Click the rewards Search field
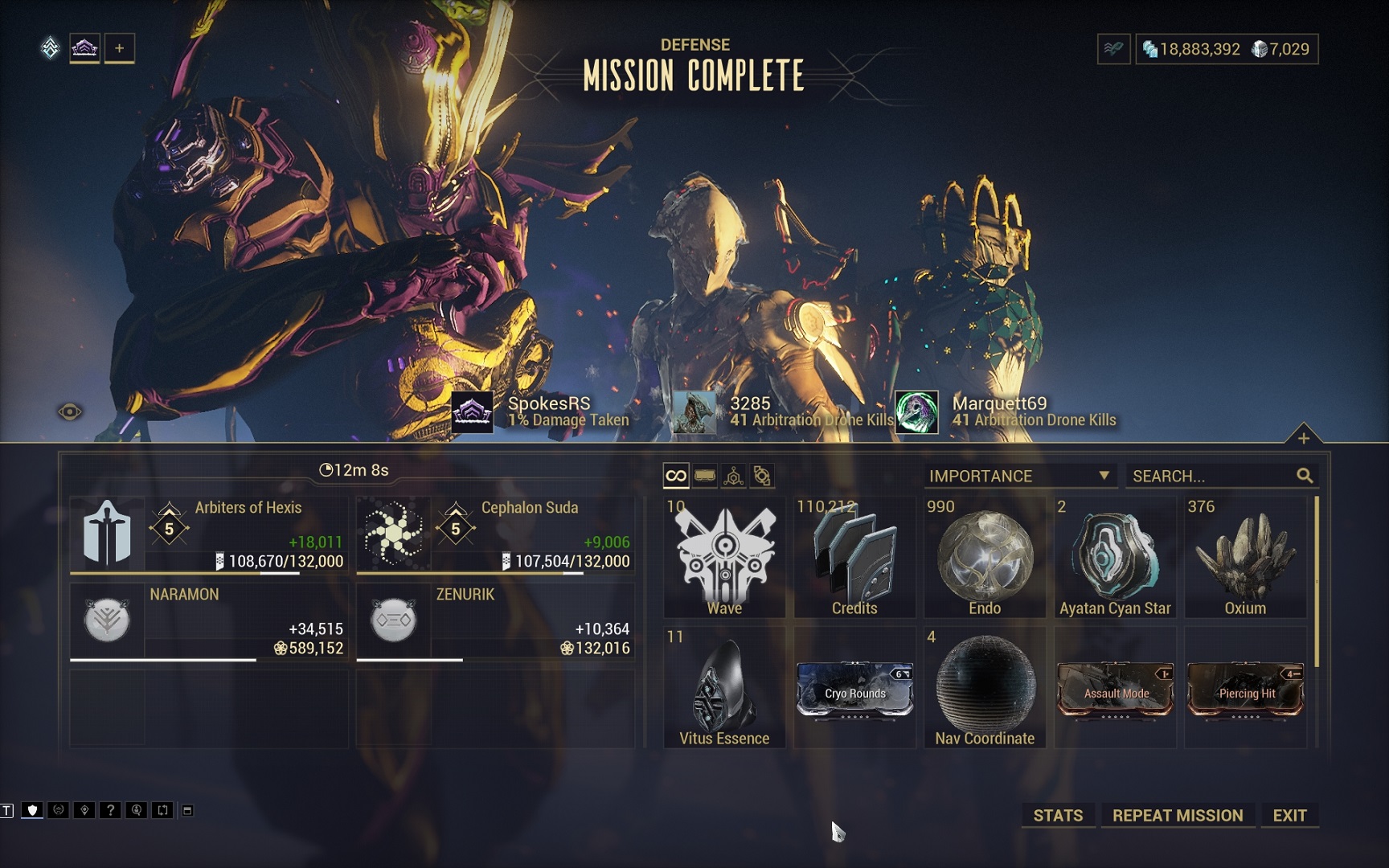 pos(1212,476)
